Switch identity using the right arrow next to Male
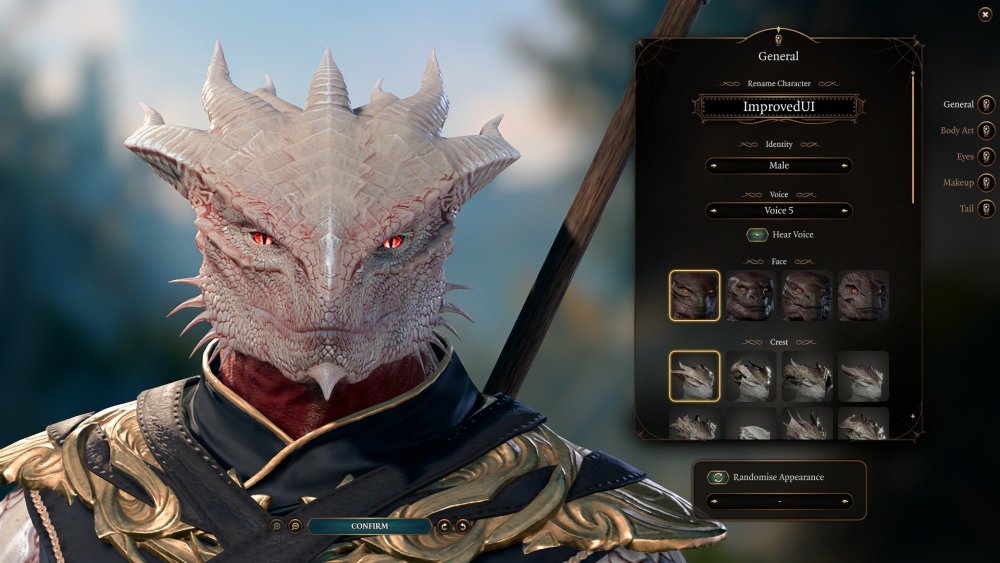 845,166
